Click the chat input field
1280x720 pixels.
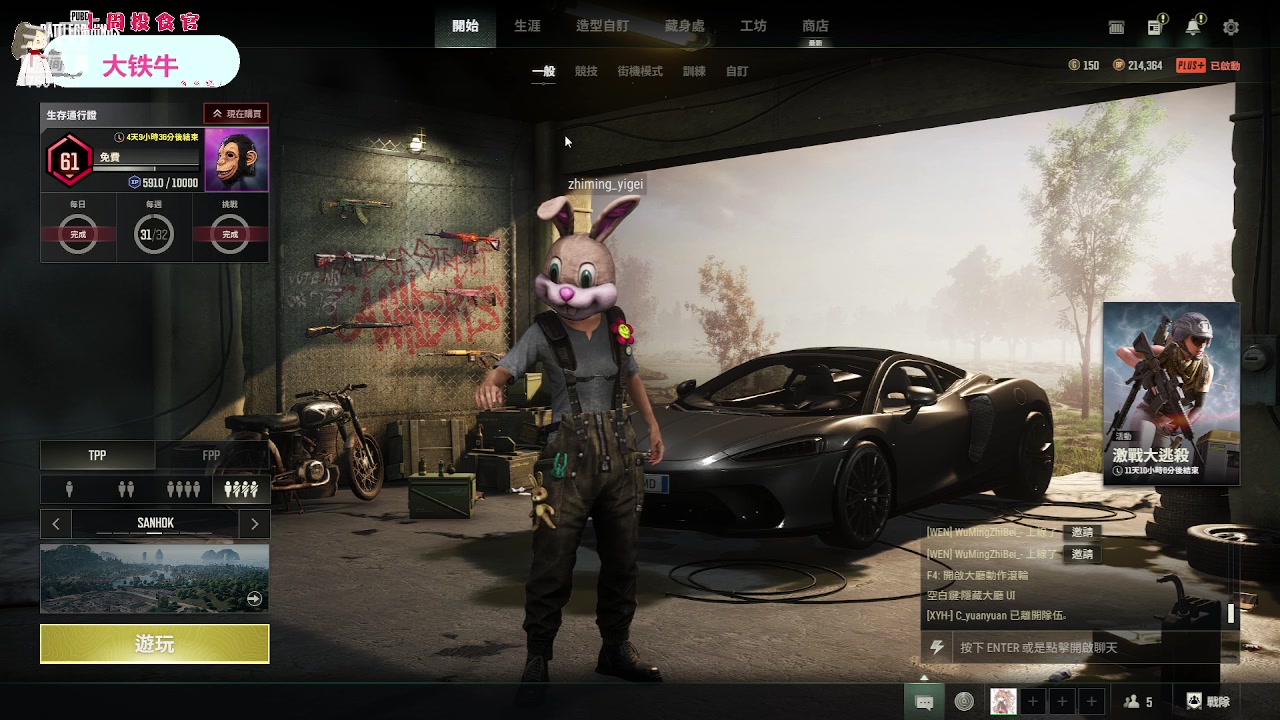pos(1085,648)
